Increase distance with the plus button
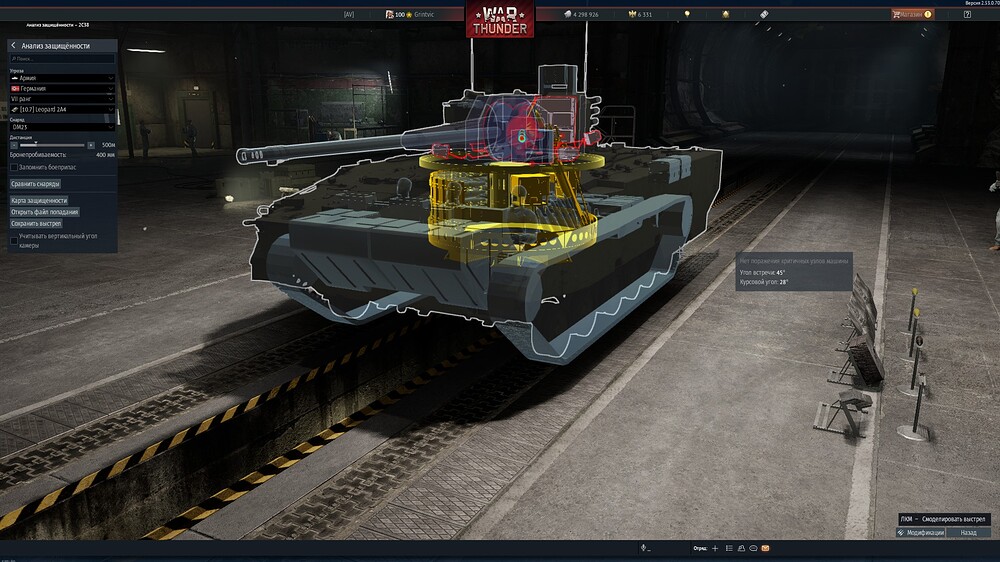Viewport: 1000px width, 562px height. point(92,145)
